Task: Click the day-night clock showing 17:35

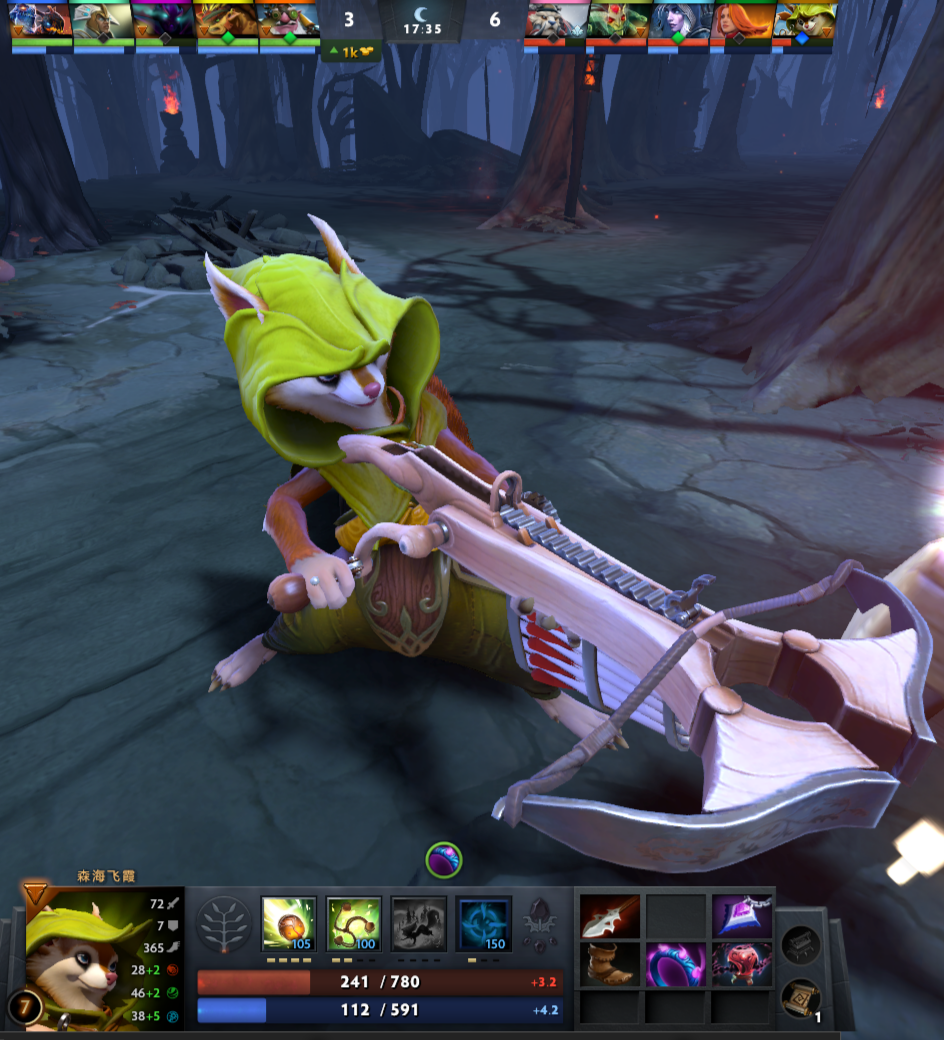Action: 421,22
